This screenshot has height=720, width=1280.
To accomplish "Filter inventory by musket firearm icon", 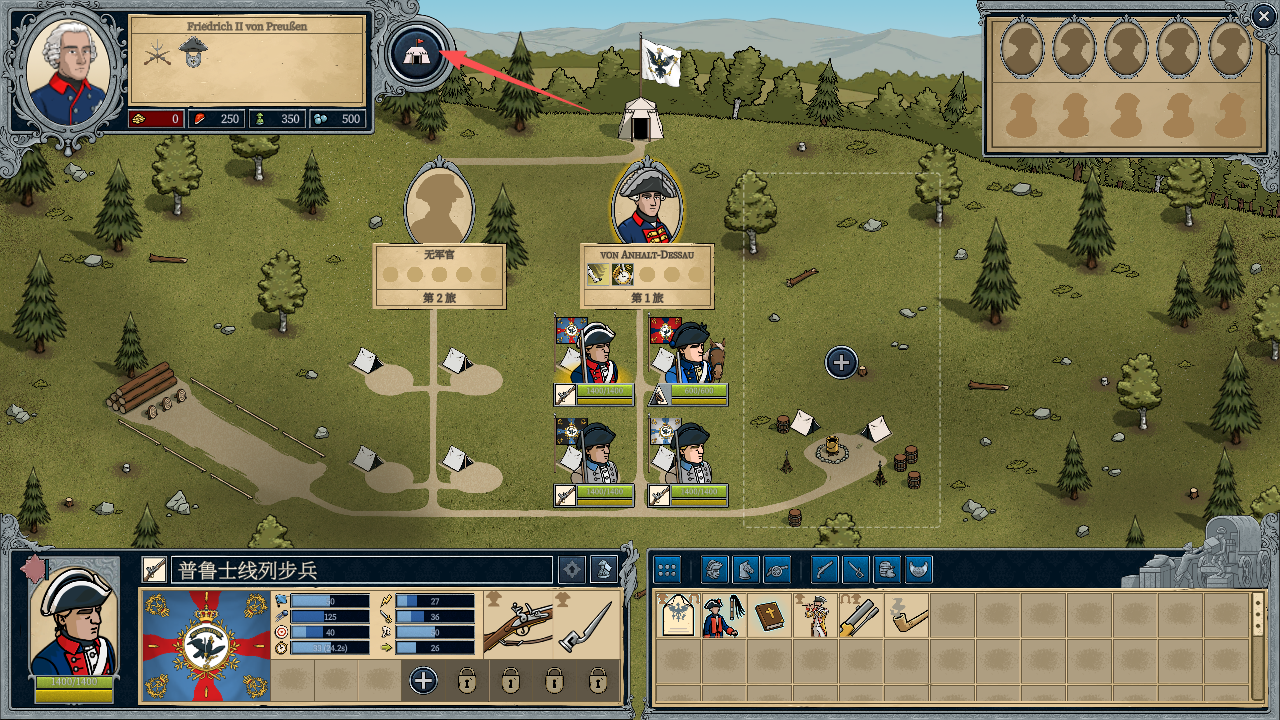I will click(824, 570).
